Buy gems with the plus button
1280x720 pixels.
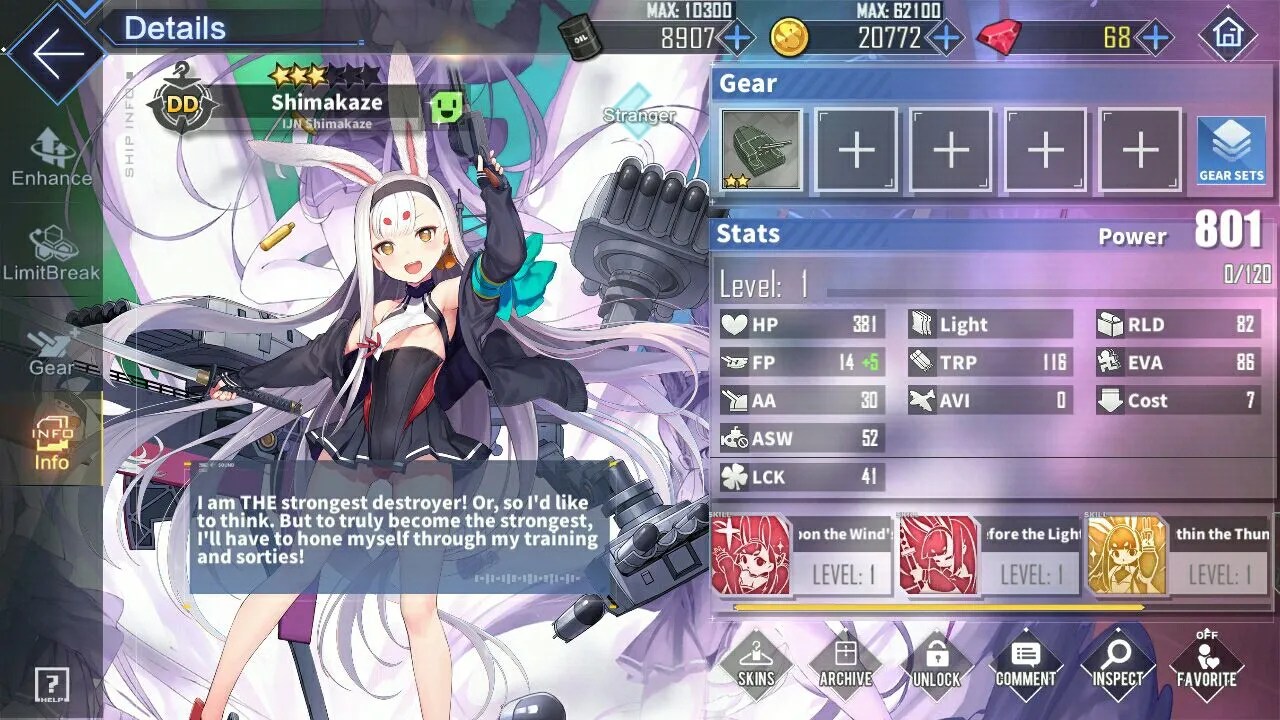1155,39
